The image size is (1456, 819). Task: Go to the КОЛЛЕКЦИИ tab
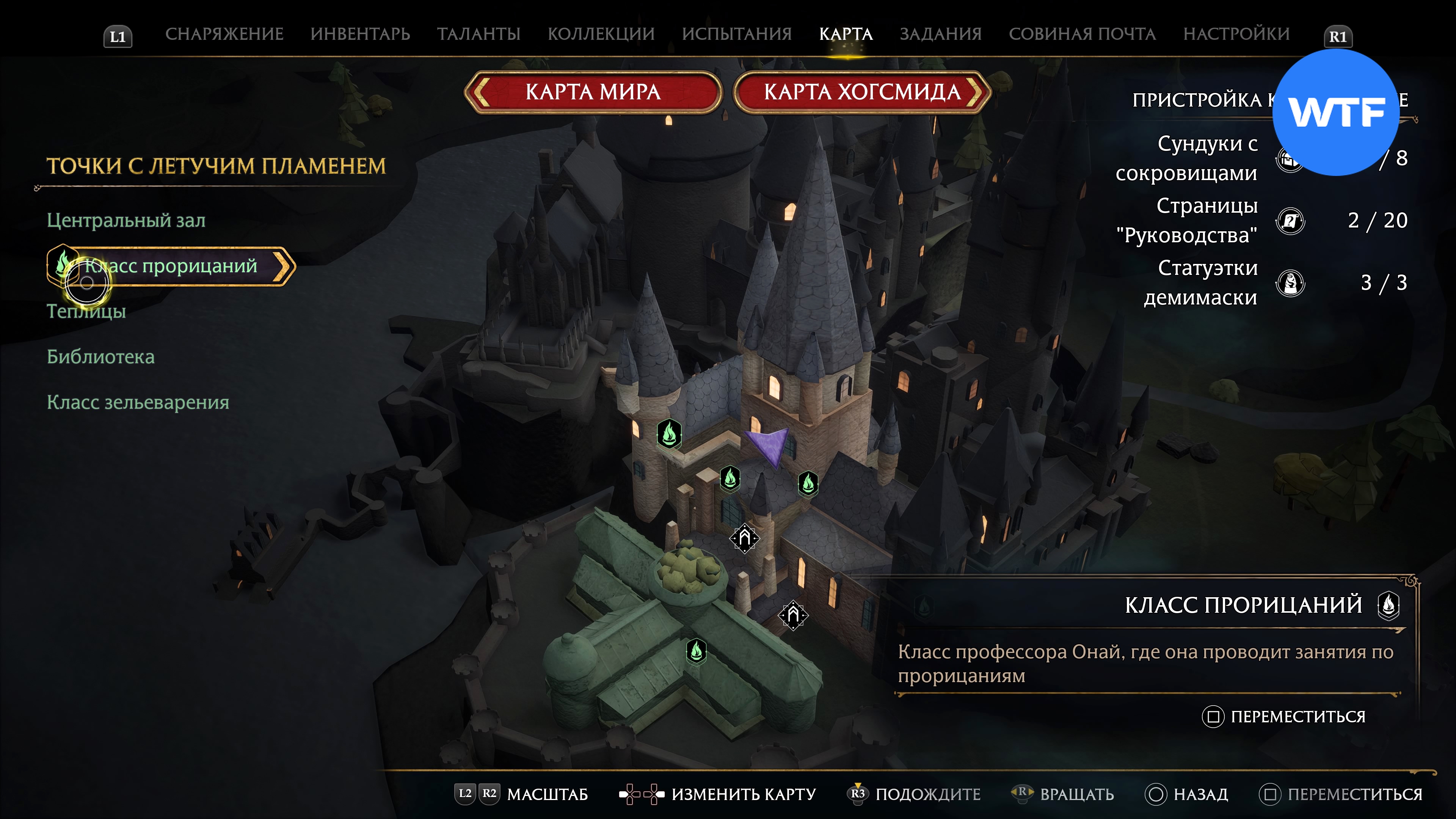[601, 35]
